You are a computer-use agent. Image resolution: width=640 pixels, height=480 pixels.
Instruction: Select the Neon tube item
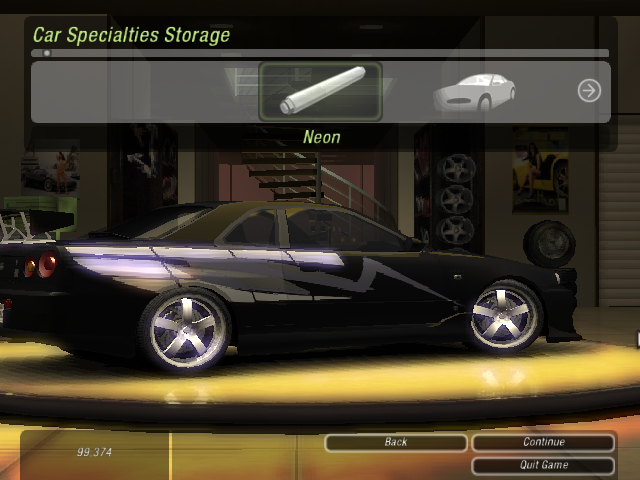pos(320,91)
